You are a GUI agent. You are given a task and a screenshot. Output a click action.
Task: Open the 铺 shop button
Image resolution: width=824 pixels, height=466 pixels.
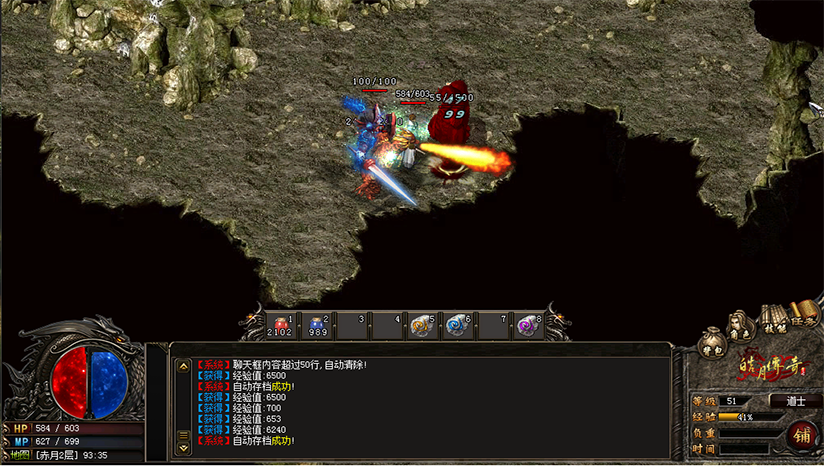(x=801, y=435)
